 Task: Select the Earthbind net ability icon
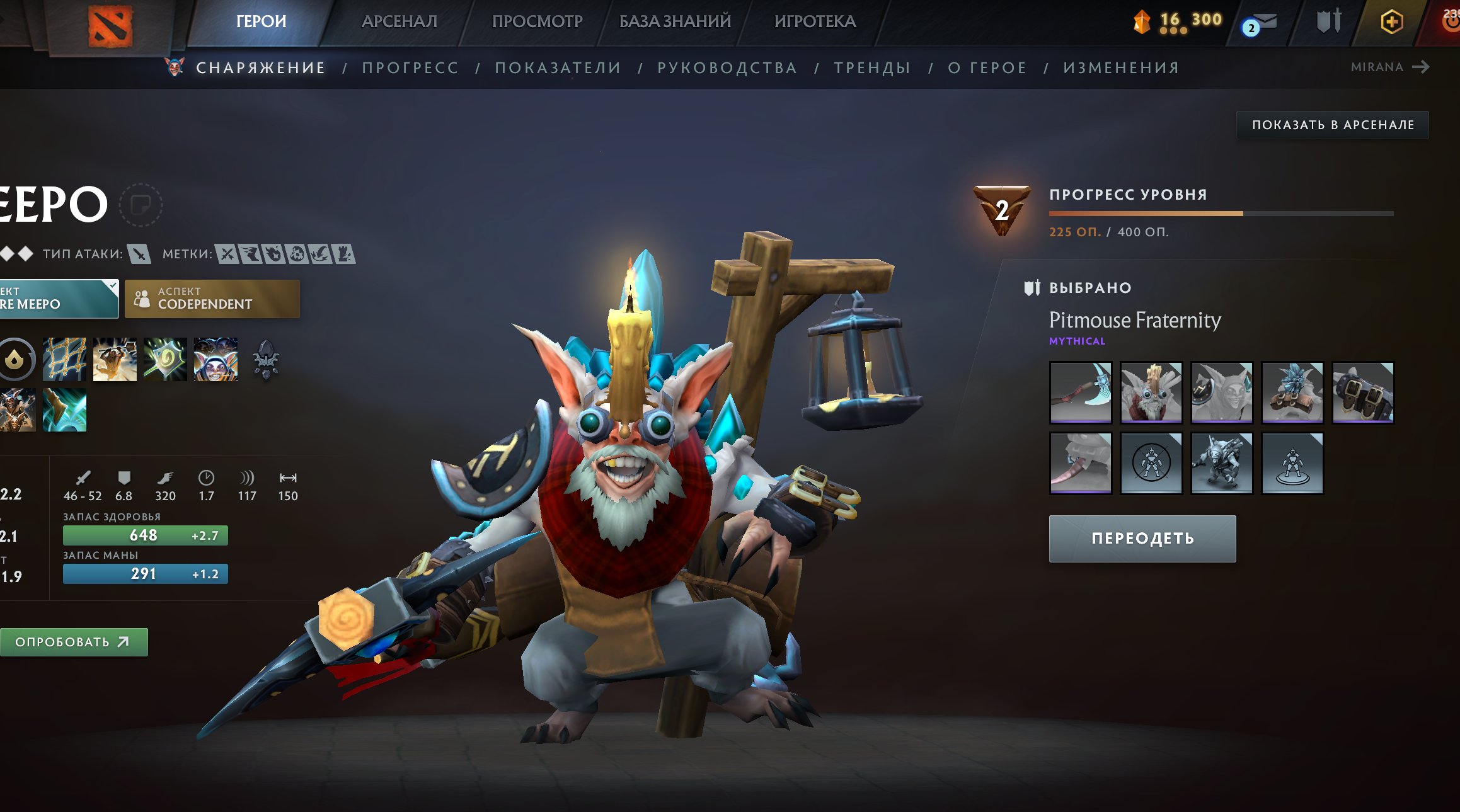point(64,359)
